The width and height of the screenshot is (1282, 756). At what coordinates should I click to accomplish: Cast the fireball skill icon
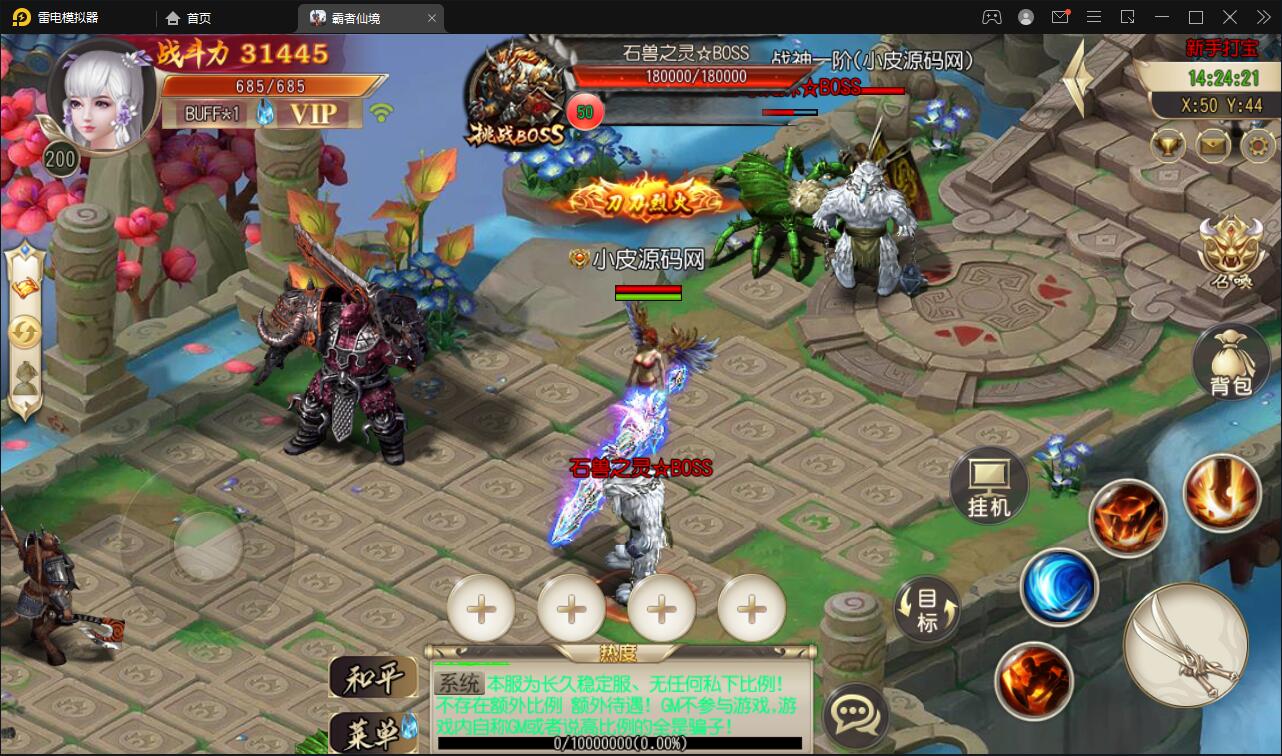pos(1128,518)
